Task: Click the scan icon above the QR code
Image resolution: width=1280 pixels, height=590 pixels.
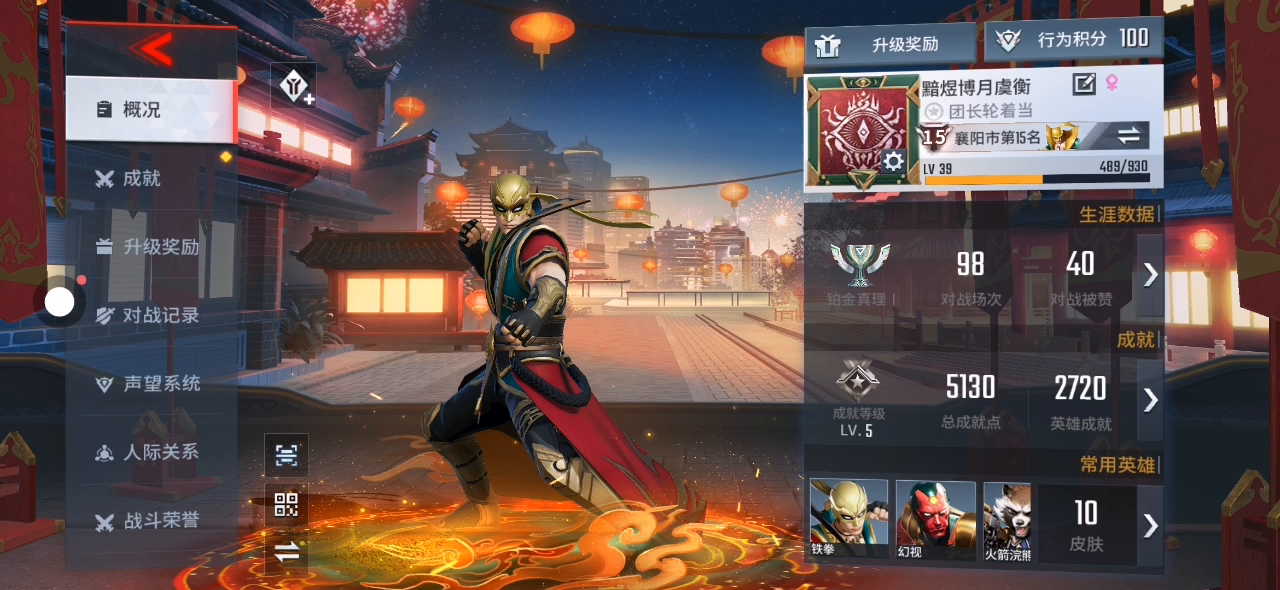Action: (286, 456)
